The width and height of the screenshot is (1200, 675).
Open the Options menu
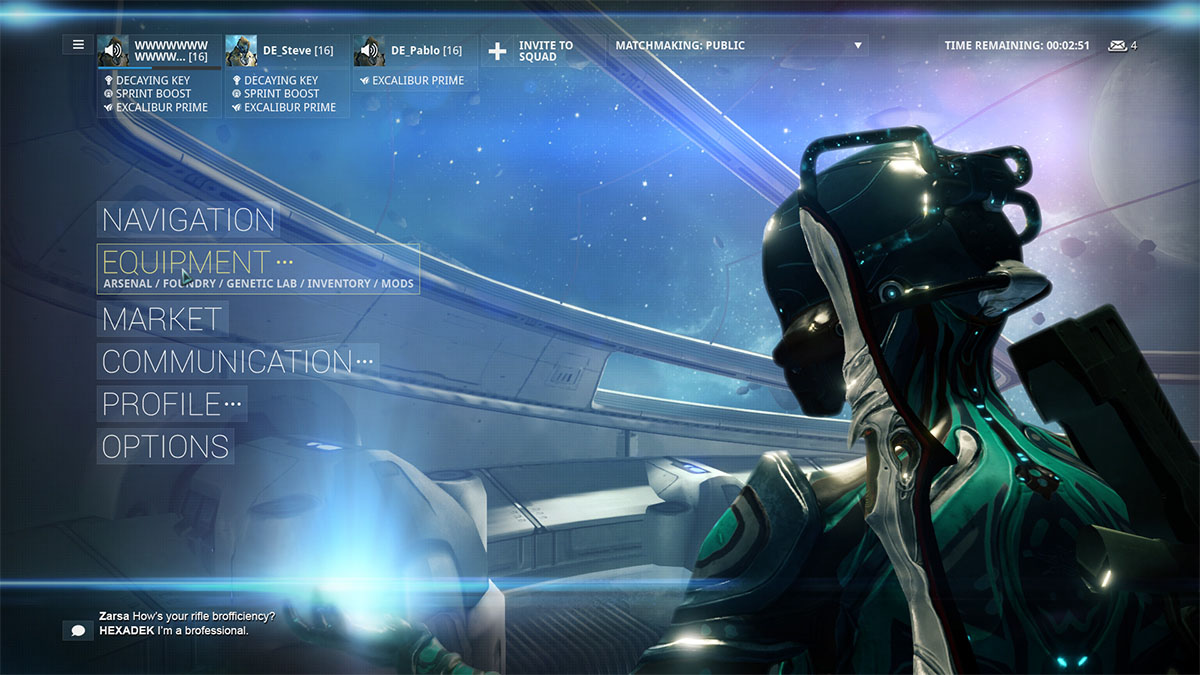tap(166, 446)
